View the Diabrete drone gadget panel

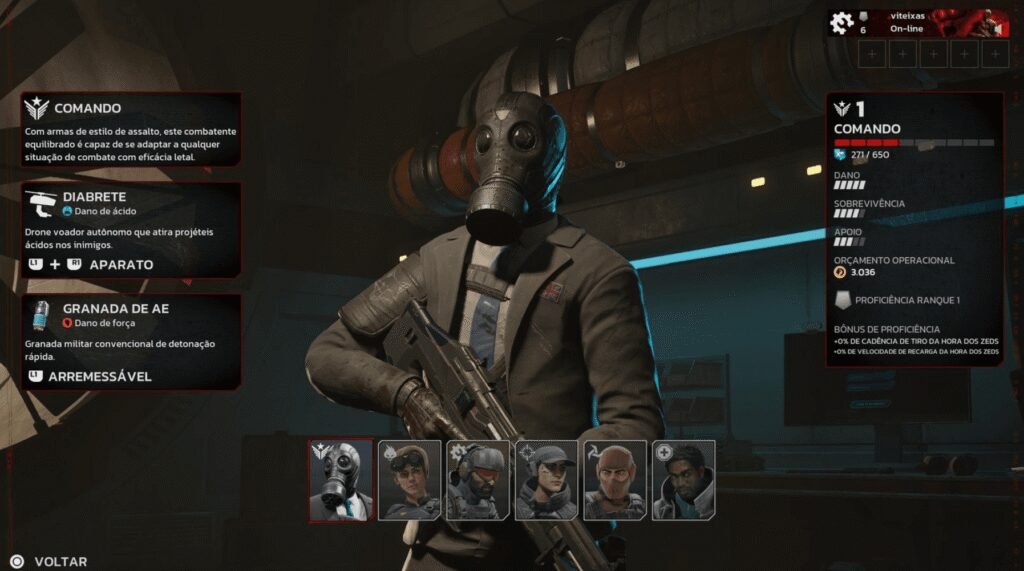coord(131,230)
